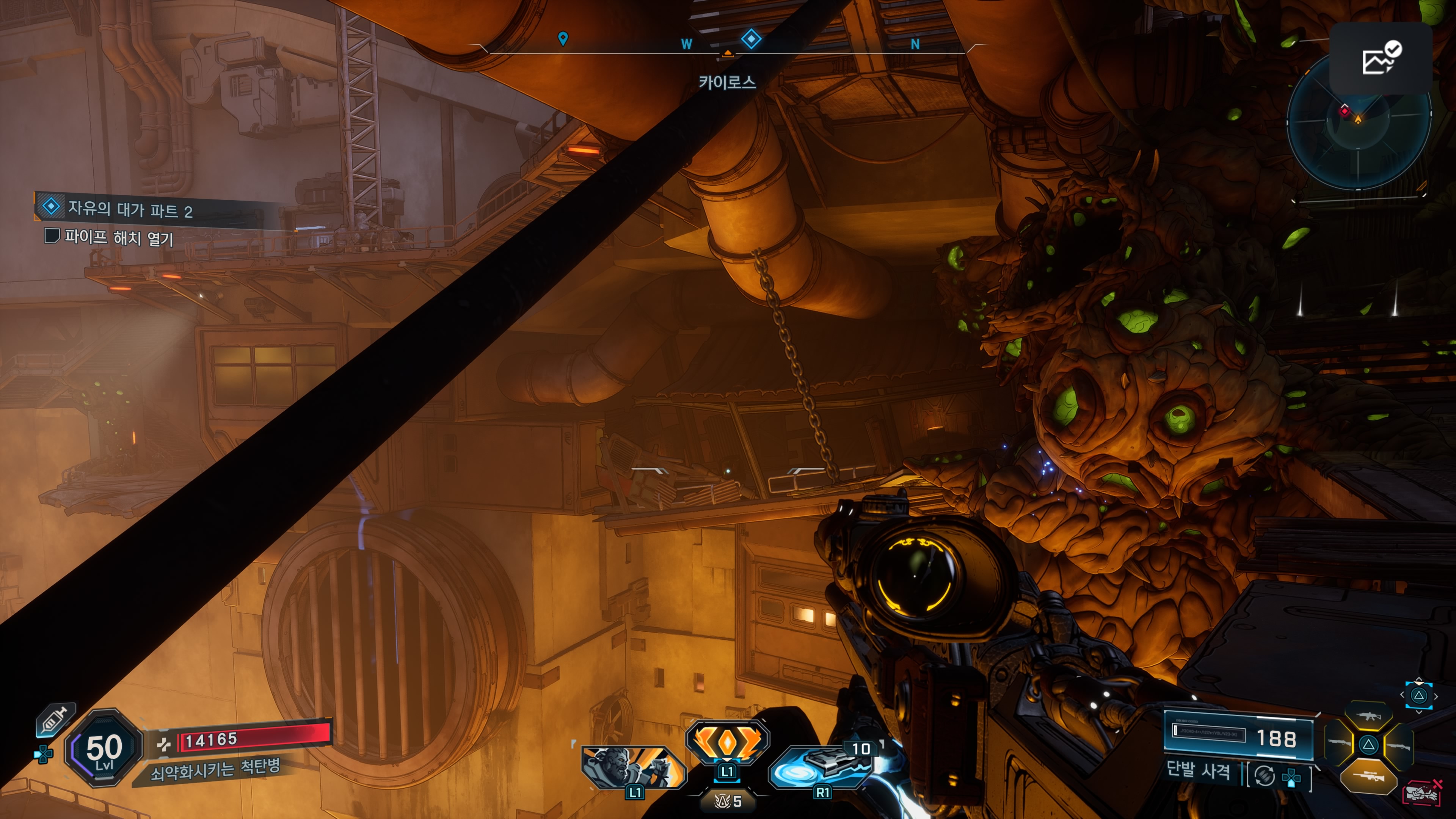This screenshot has height=819, width=1456.
Task: Click the ammo cycle arrows icon
Action: (1265, 775)
